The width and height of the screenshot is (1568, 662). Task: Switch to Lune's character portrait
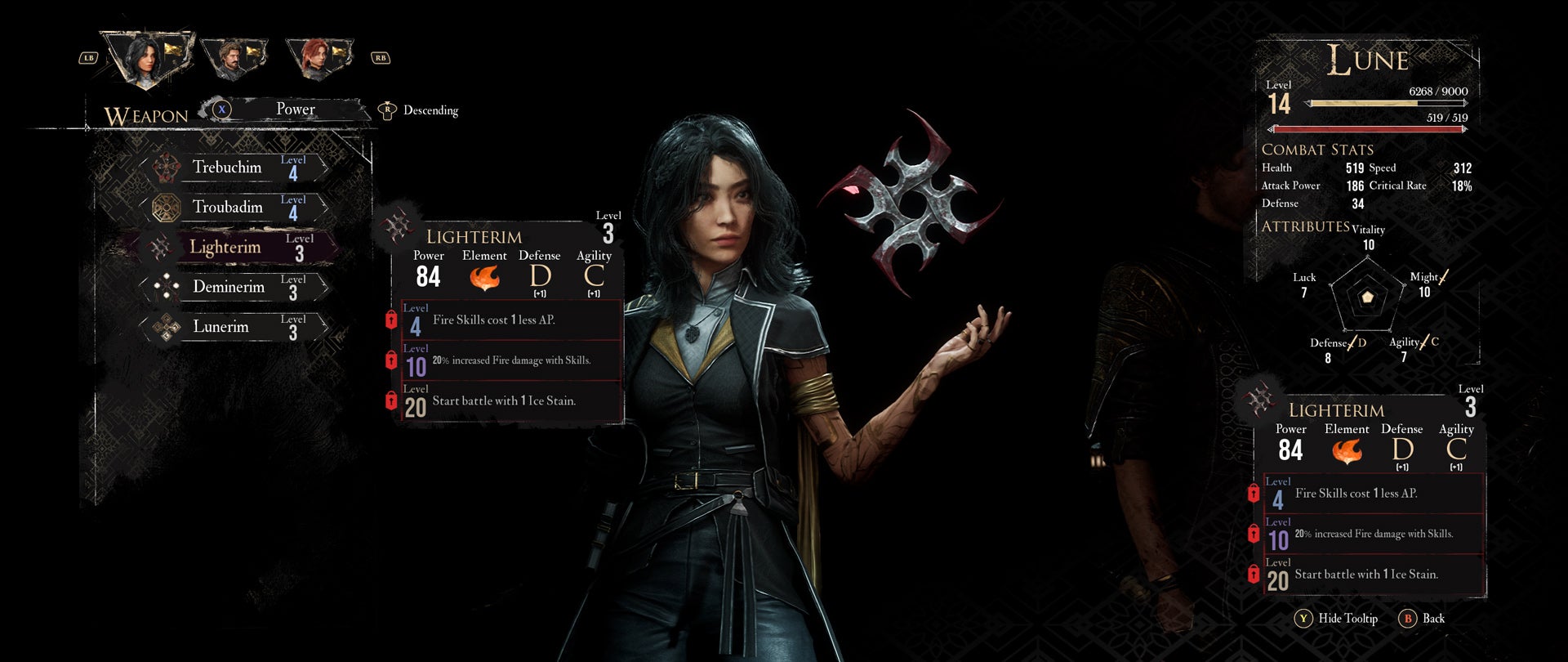147,57
